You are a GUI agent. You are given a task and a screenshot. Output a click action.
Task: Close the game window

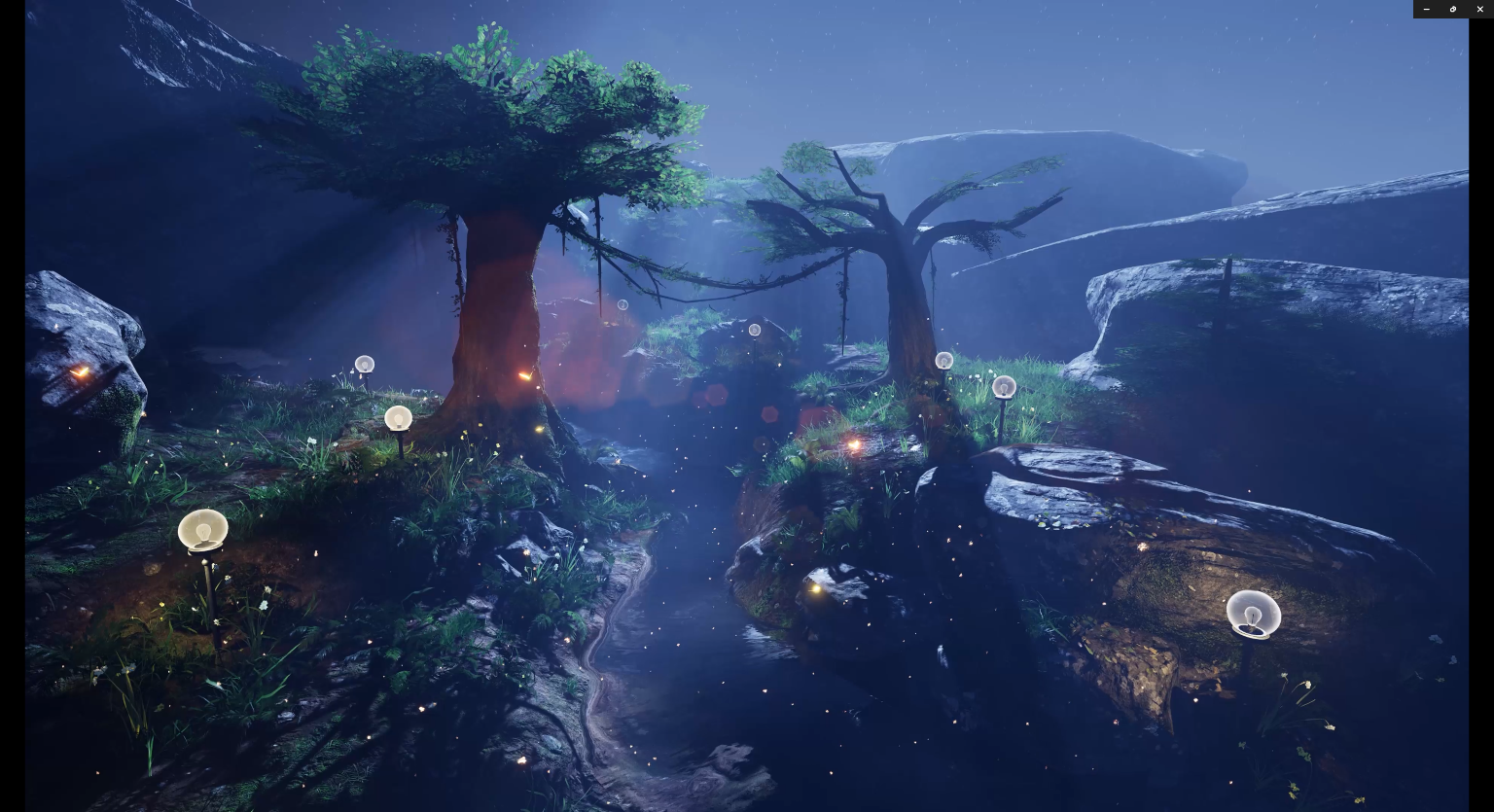[1480, 9]
